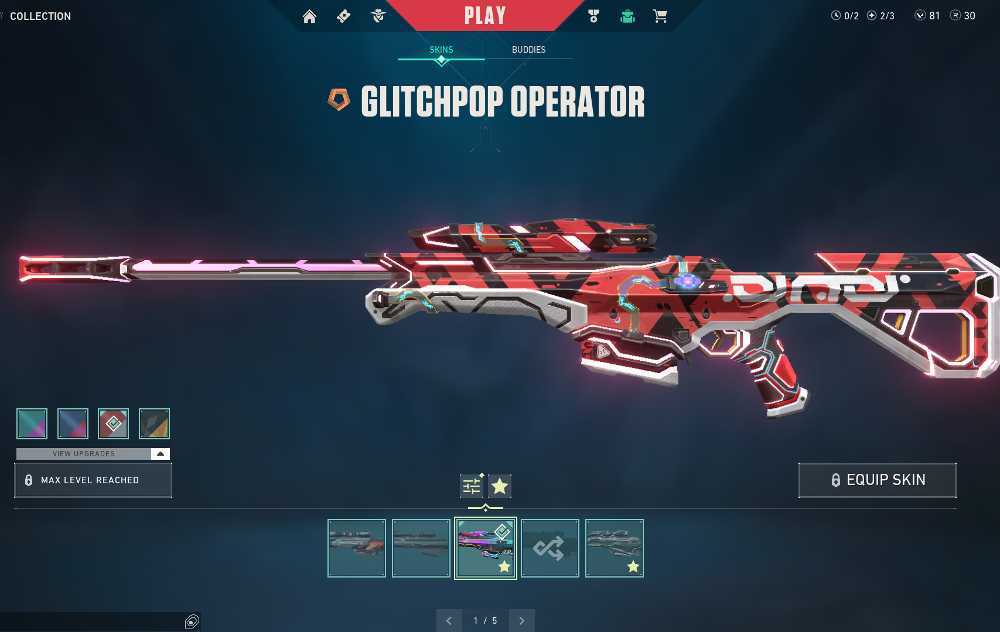
Task: Select the random shuffle skin tile
Action: click(x=550, y=547)
